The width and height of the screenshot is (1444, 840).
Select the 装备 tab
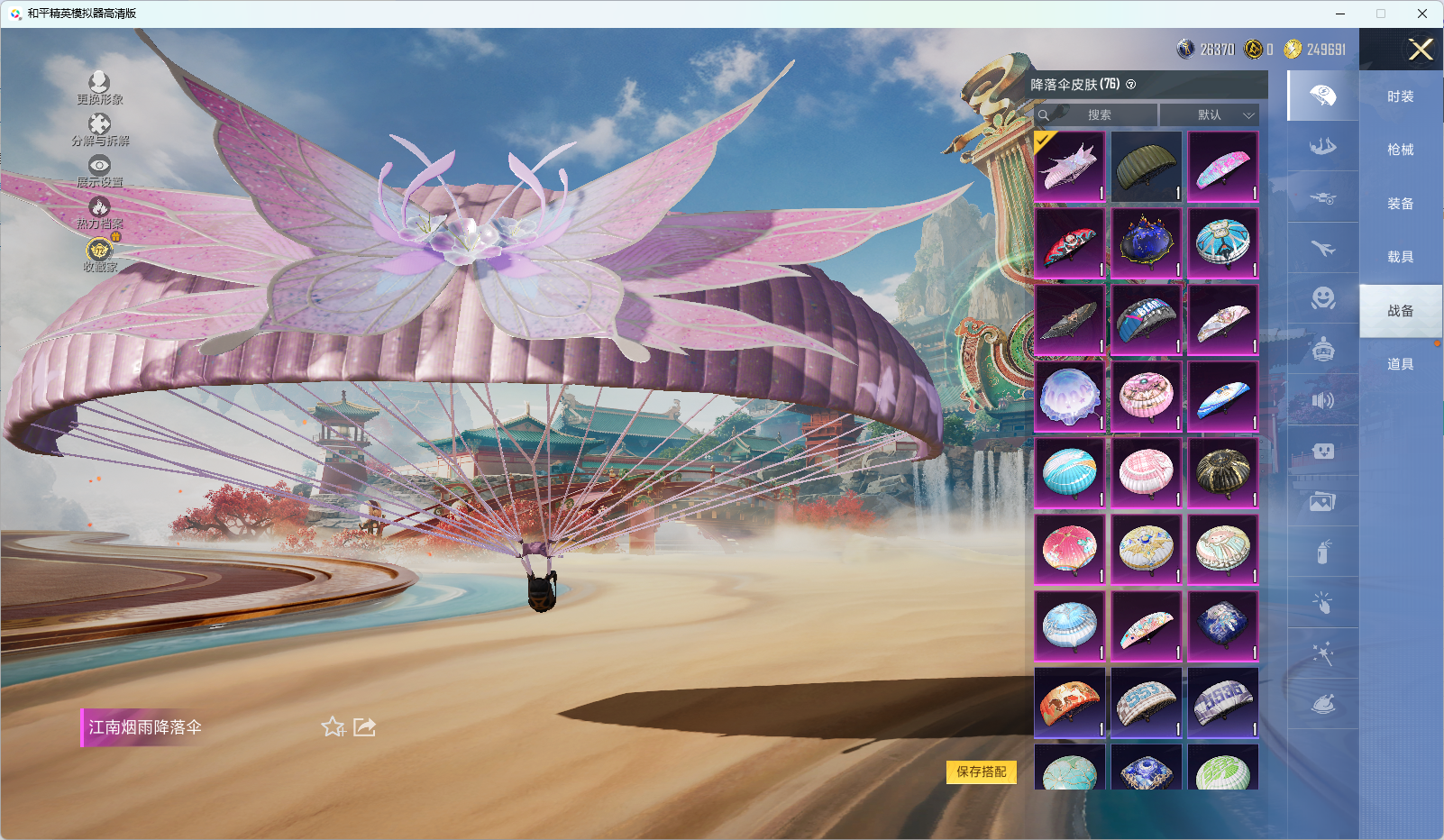tap(1400, 204)
